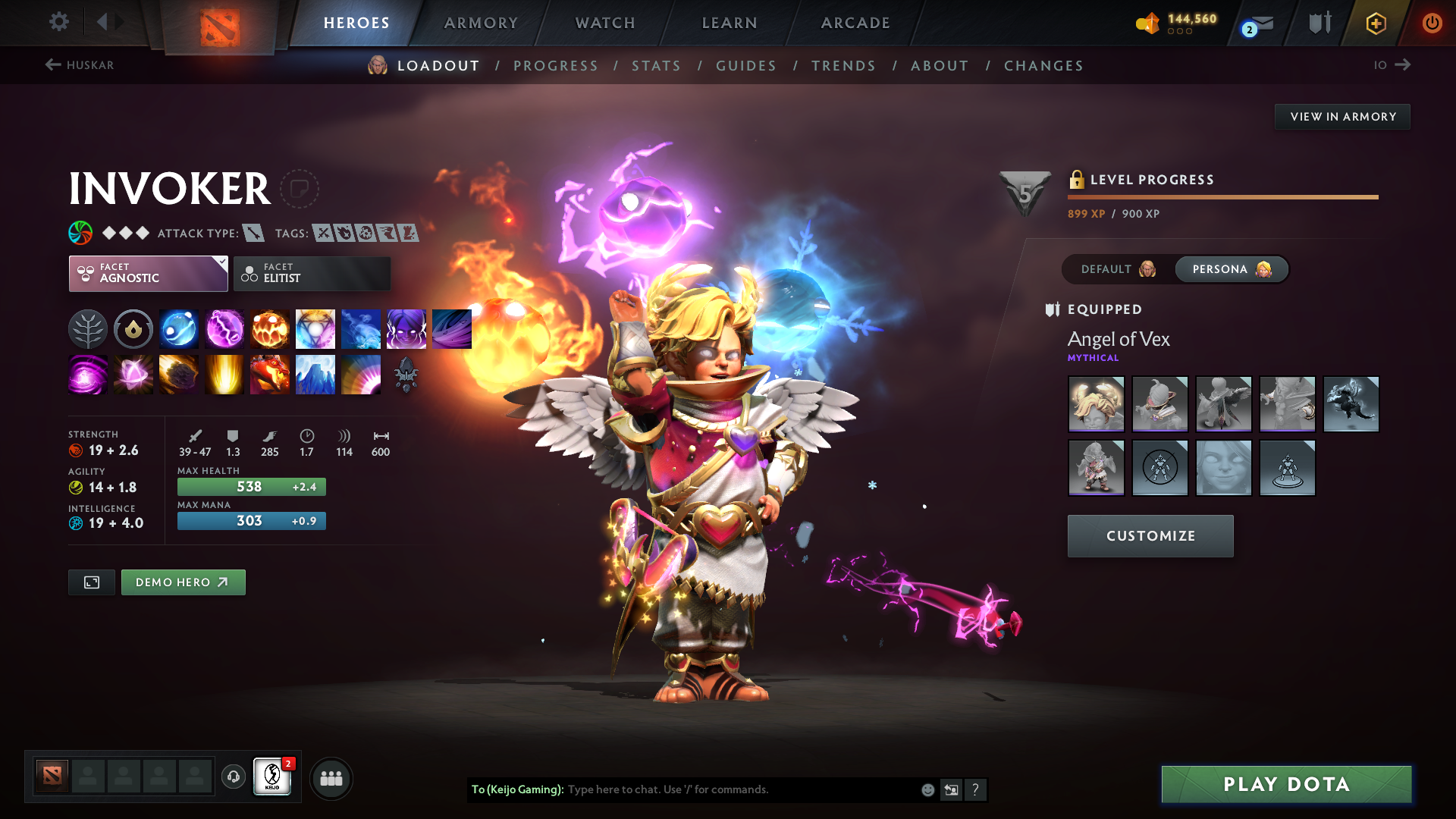Open the party finder group icon
Viewport: 1456px width, 819px height.
(331, 777)
